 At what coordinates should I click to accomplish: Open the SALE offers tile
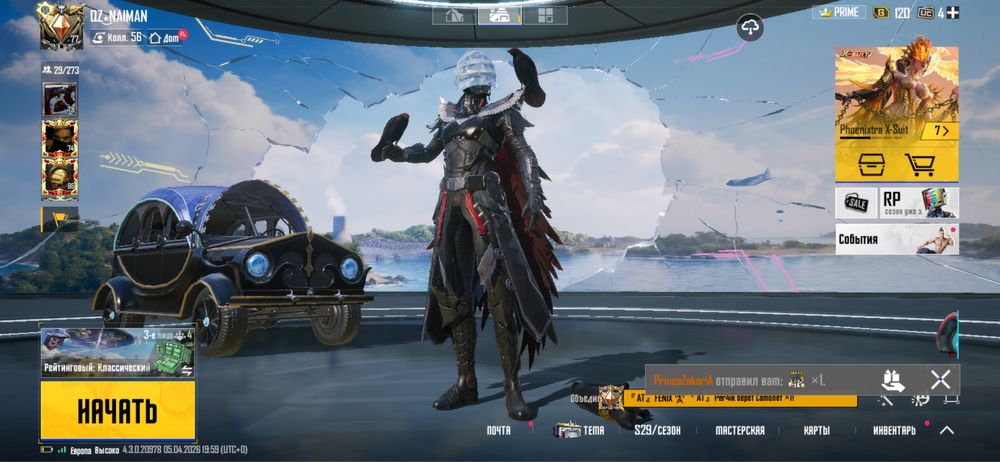click(855, 203)
